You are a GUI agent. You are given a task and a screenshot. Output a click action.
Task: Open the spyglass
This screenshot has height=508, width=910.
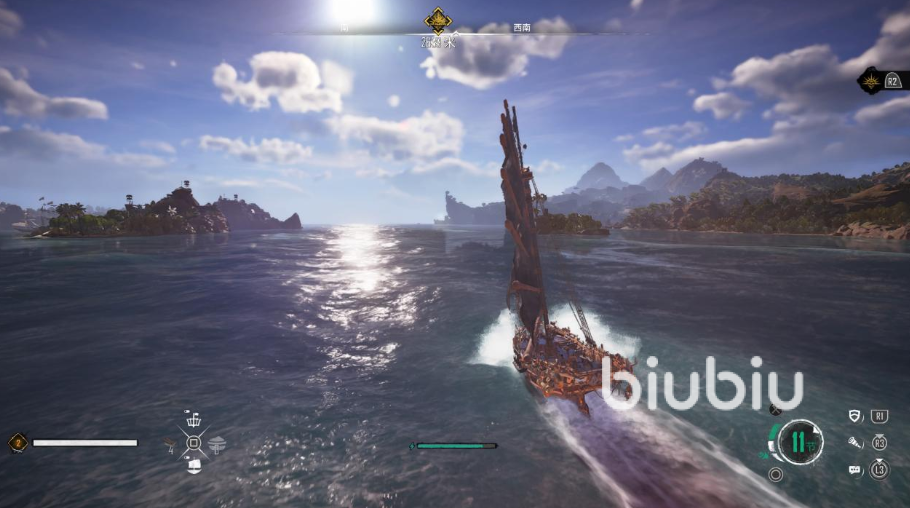click(855, 442)
